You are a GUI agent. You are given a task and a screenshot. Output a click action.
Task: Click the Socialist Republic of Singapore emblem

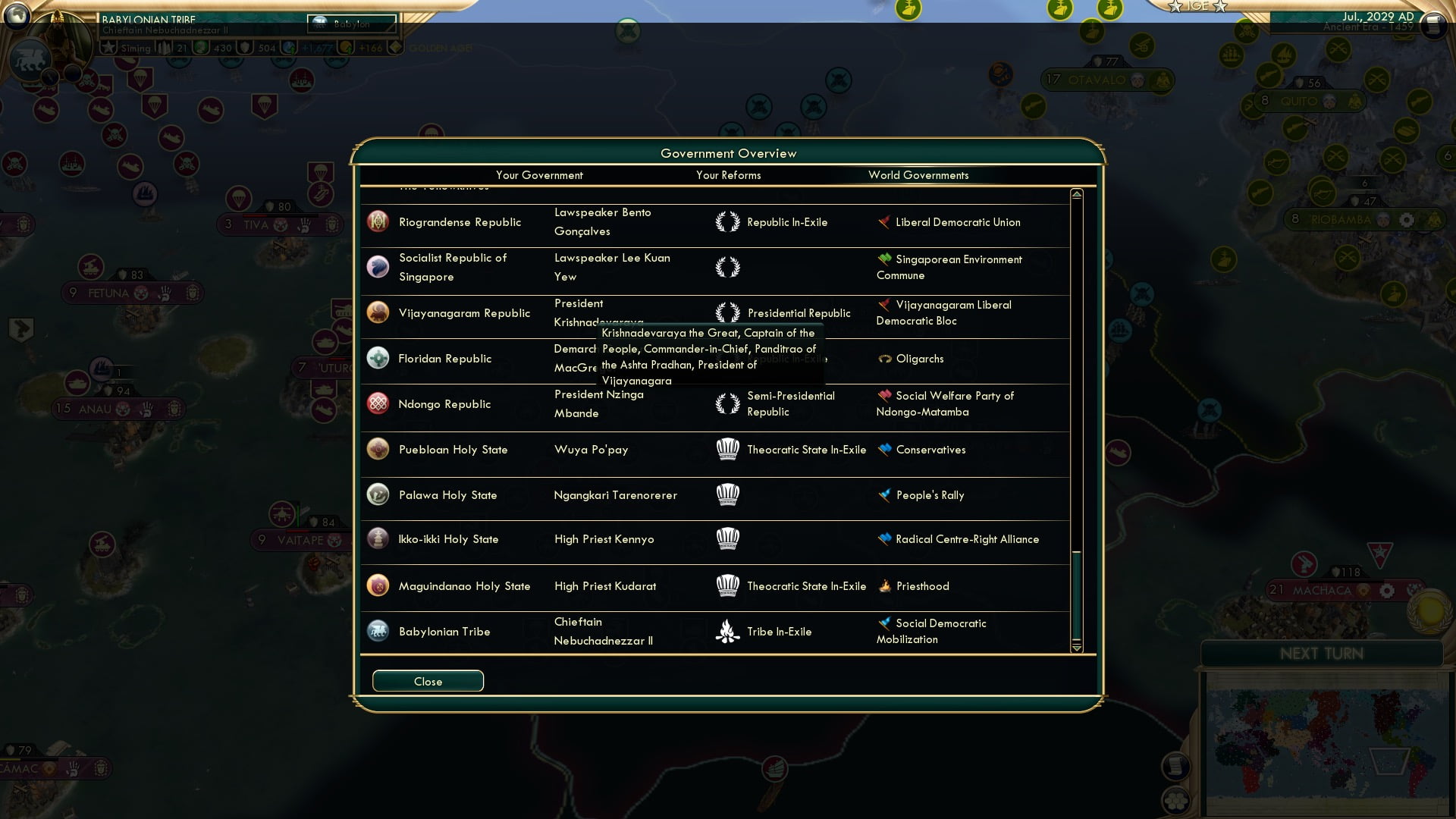[x=377, y=267]
